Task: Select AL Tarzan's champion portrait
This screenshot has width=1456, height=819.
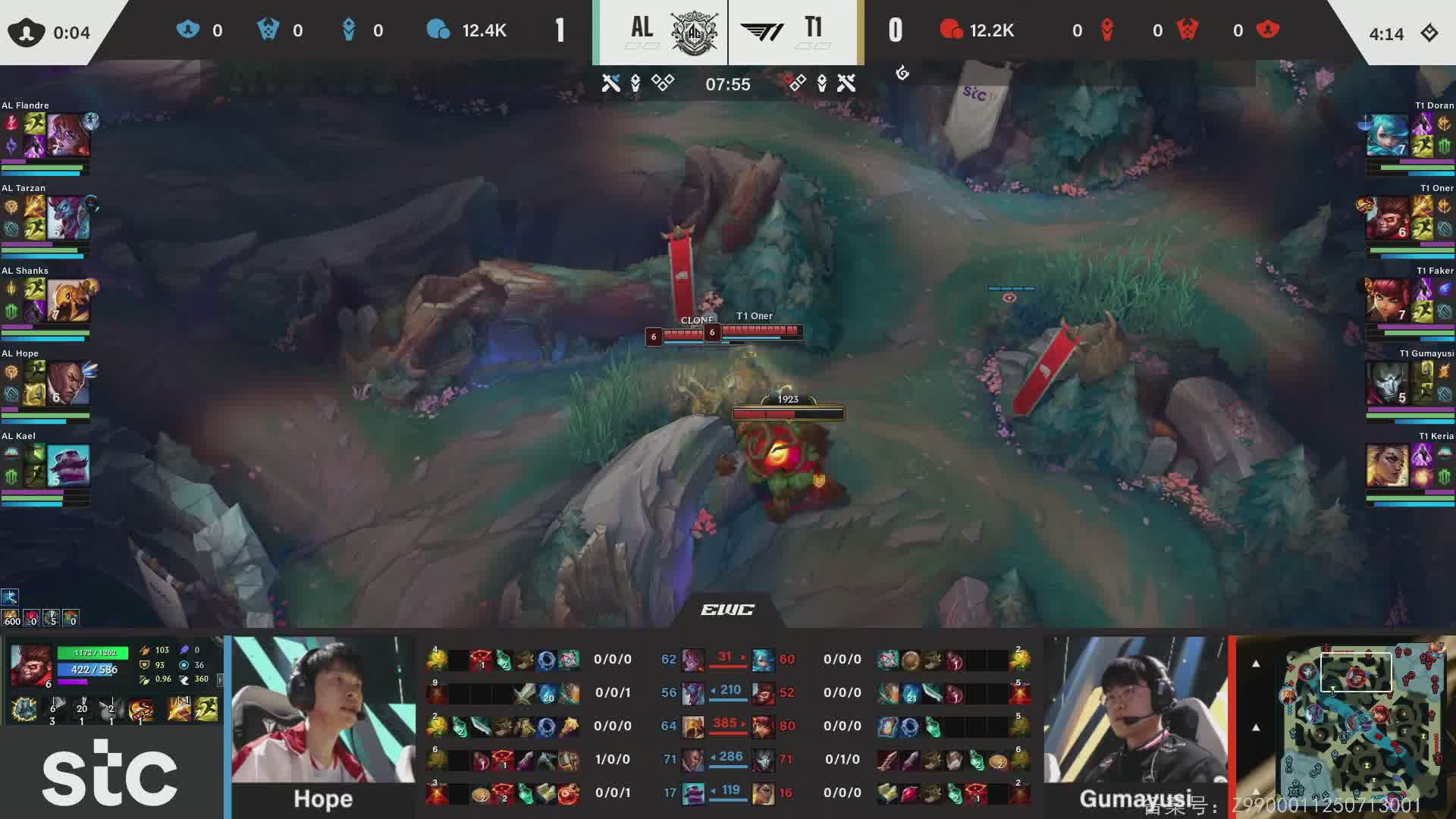Action: [68, 218]
